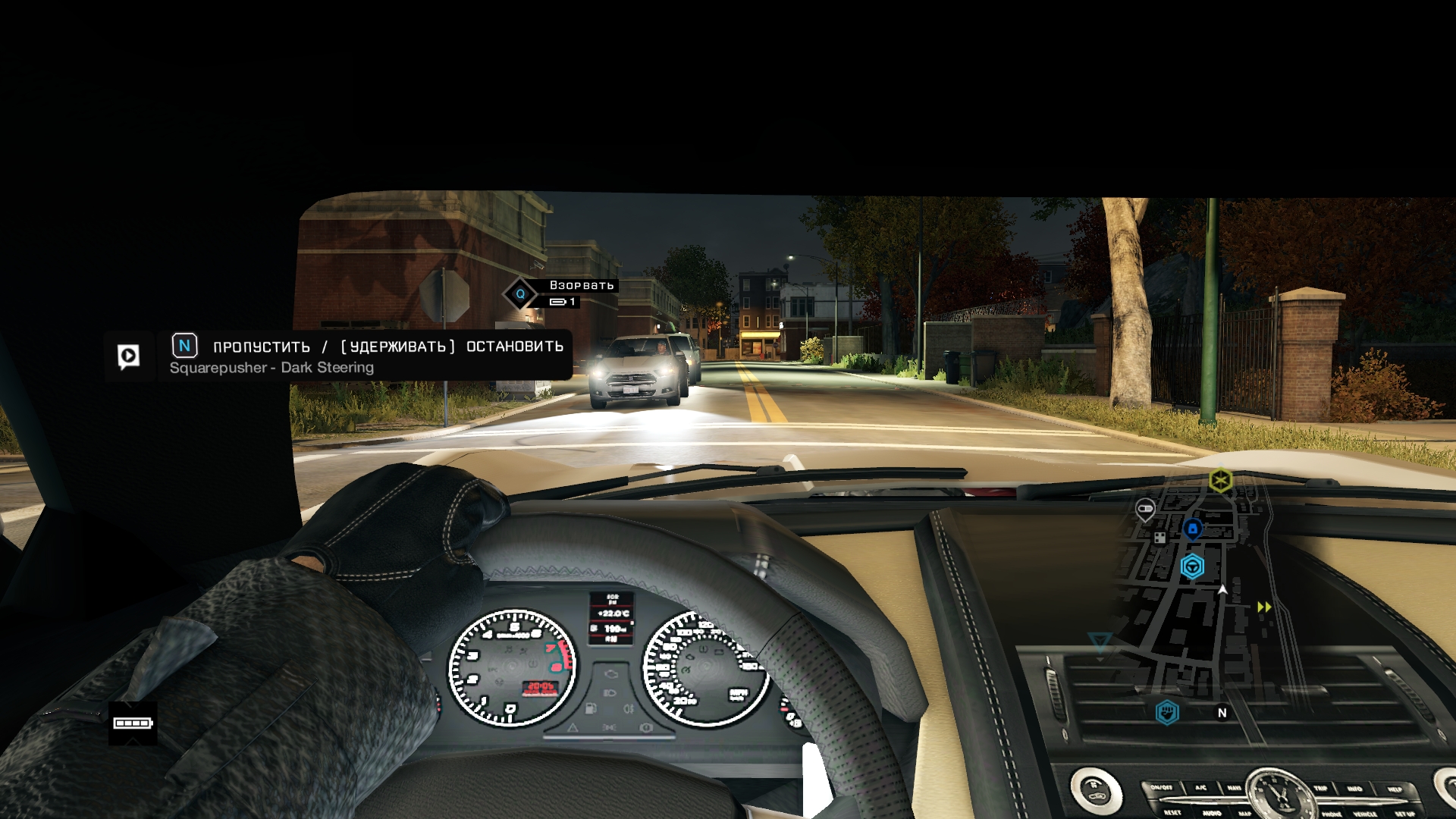The width and height of the screenshot is (1456, 819).
Task: Click the music player icon beside the track name
Action: point(128,356)
